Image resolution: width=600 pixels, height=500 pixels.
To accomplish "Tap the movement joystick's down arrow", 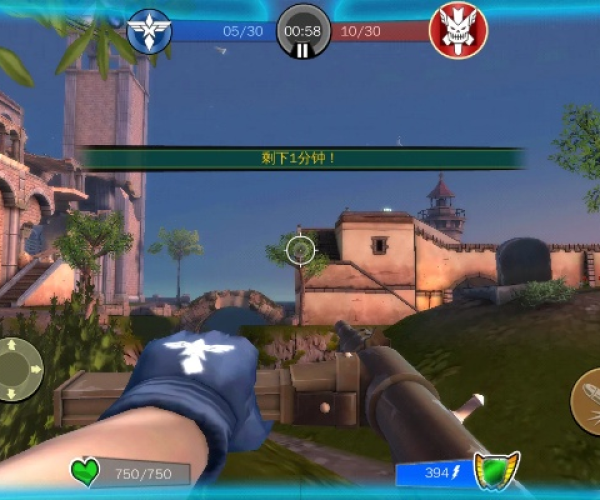I will click(12, 393).
